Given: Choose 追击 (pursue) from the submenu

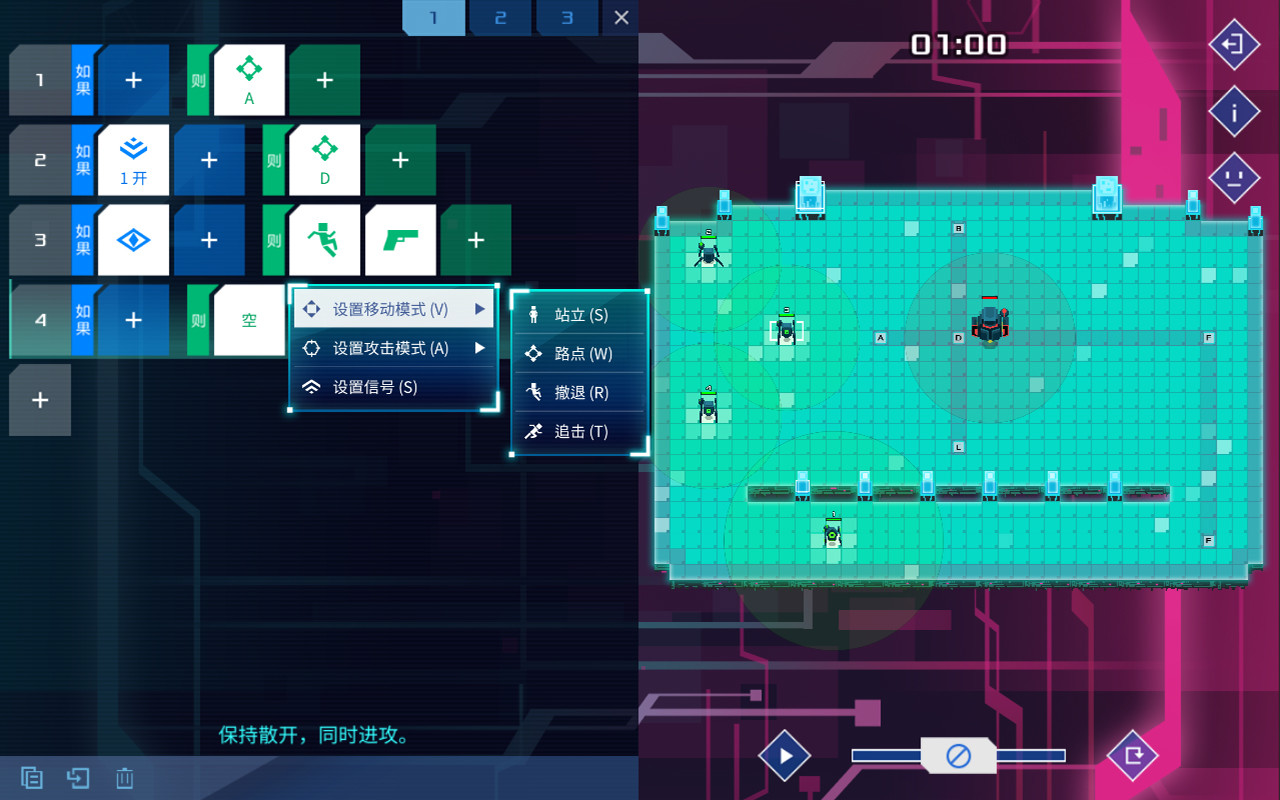Looking at the screenshot, I should point(580,431).
